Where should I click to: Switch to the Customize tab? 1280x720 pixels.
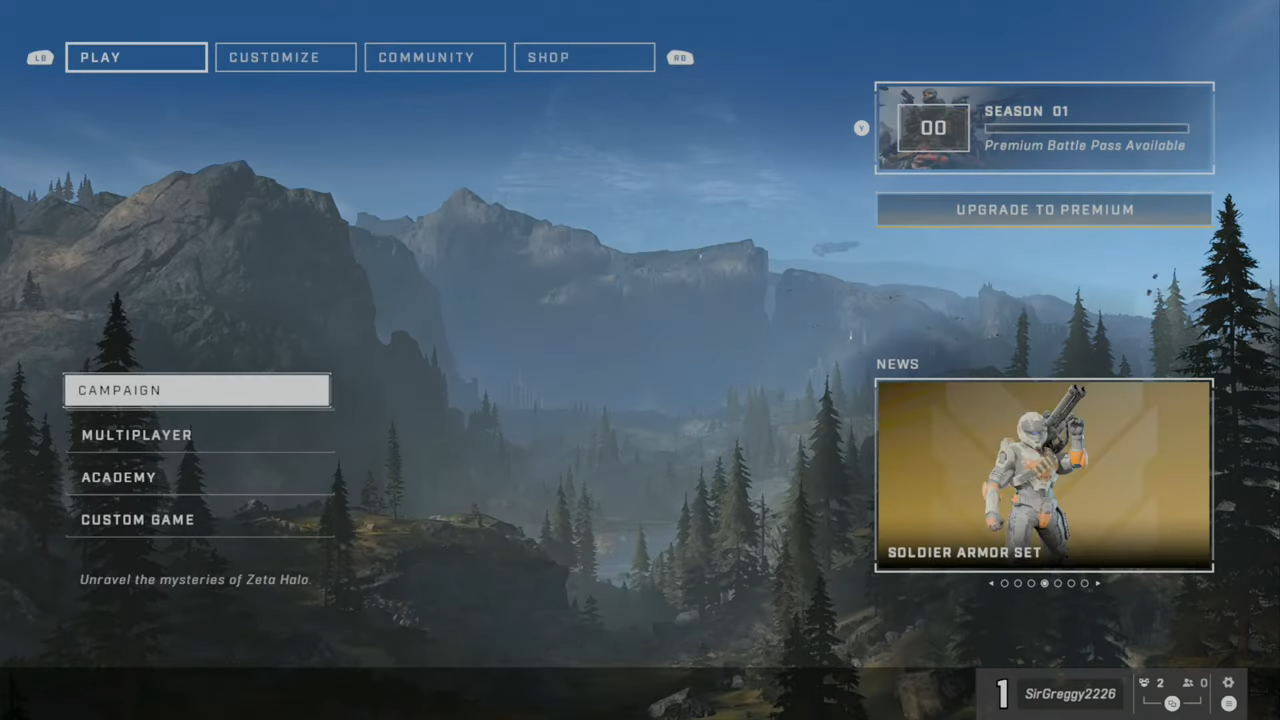tap(285, 57)
